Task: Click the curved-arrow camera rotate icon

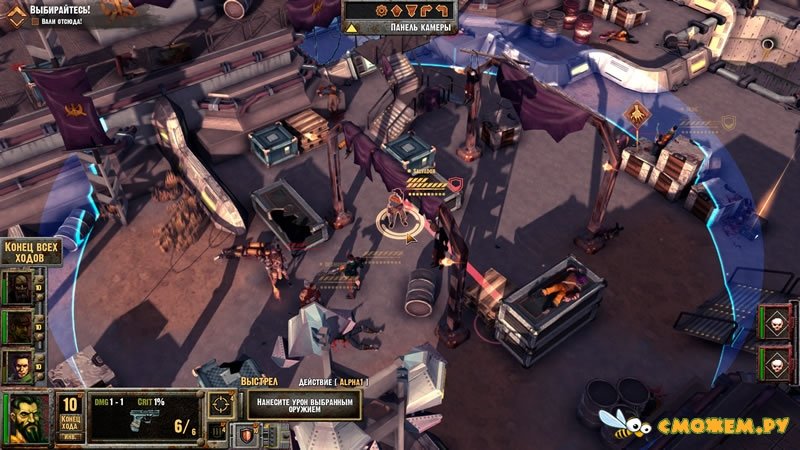Action: (x=442, y=9)
